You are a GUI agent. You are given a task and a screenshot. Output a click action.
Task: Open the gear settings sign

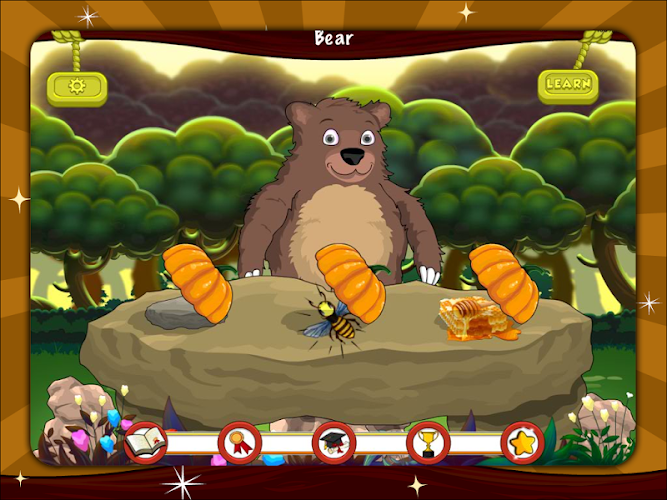(x=77, y=87)
